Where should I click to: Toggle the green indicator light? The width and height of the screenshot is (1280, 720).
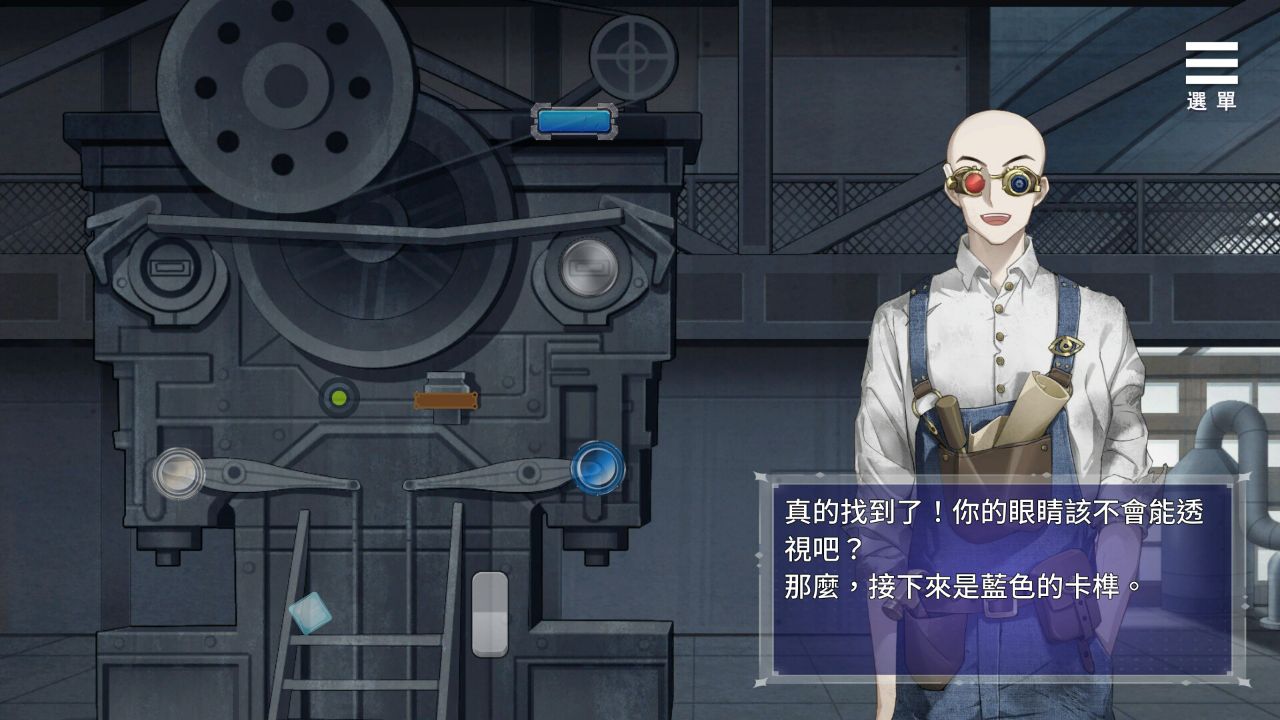click(339, 399)
